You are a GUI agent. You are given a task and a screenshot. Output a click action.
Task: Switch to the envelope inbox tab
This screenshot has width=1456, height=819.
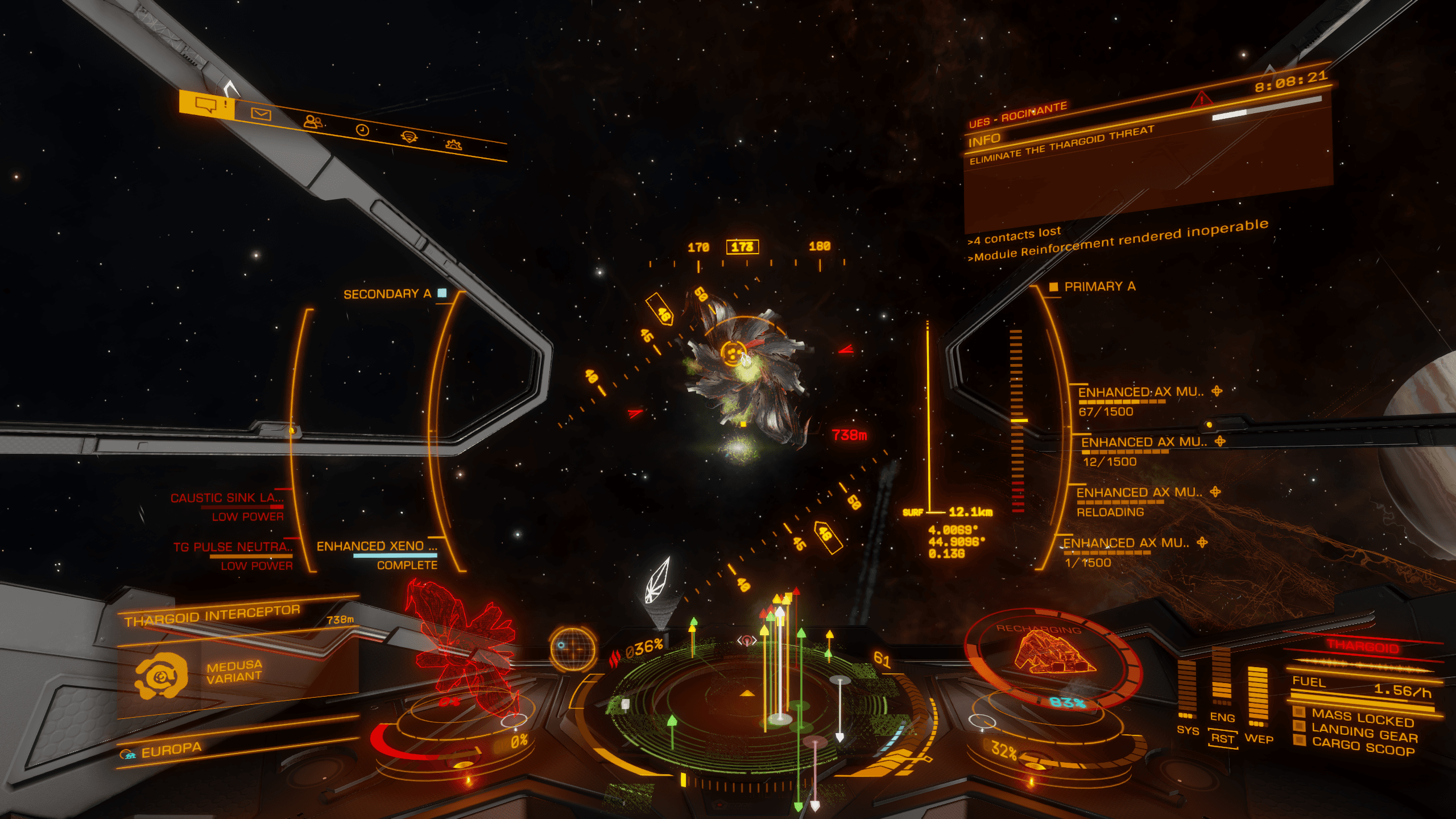pyautogui.click(x=261, y=114)
